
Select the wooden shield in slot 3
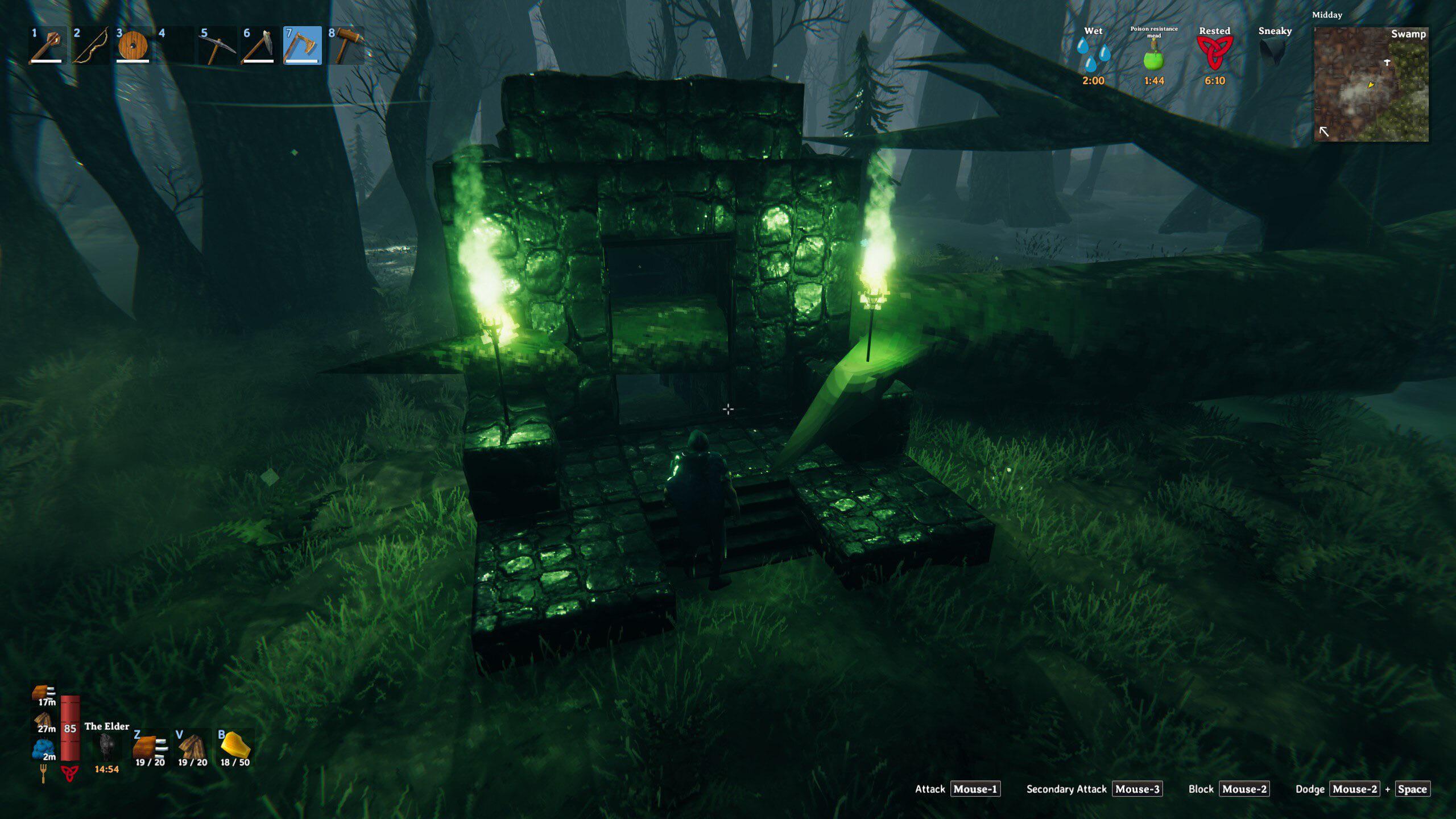tap(134, 47)
